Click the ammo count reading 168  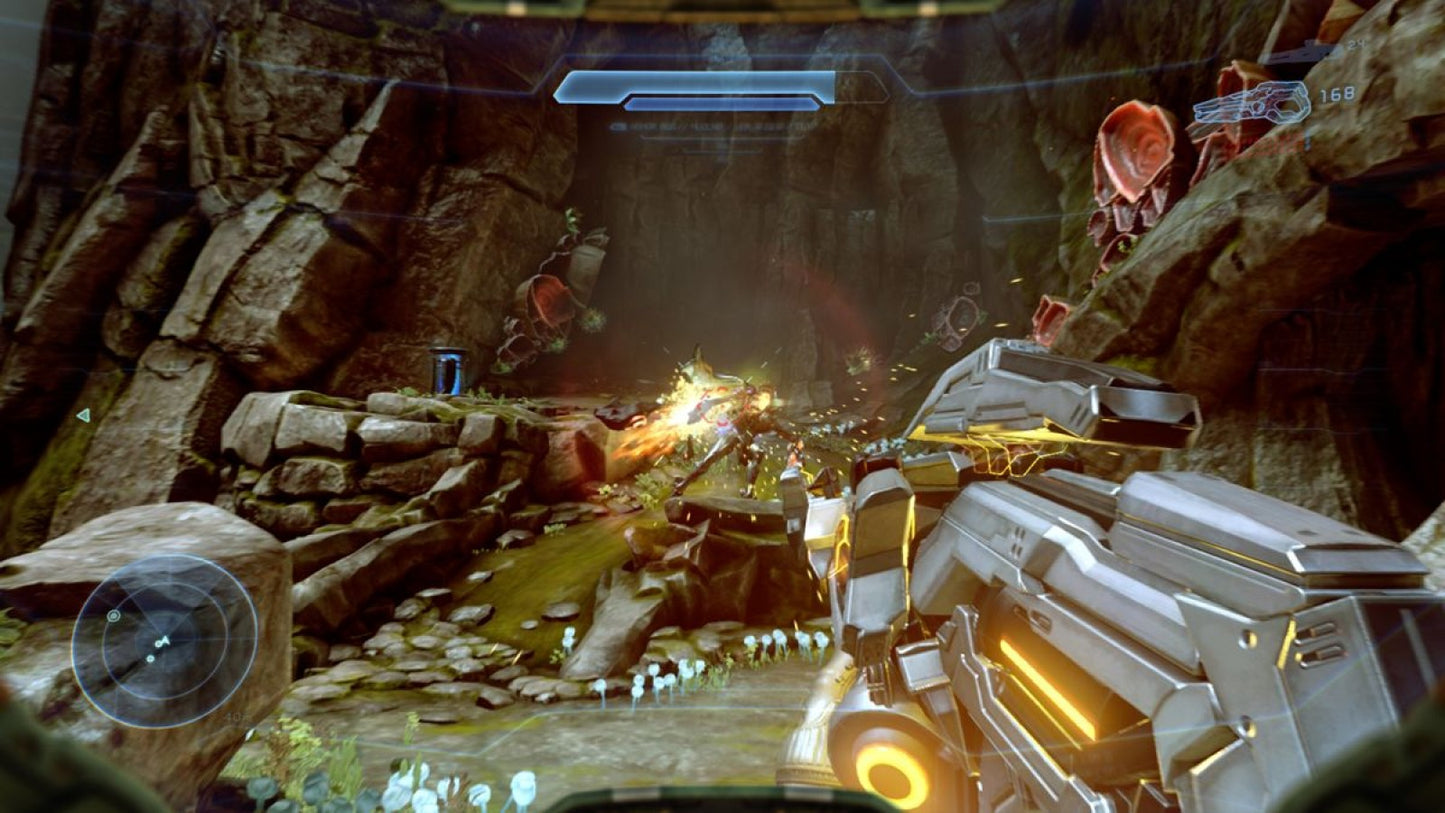pos(1338,94)
